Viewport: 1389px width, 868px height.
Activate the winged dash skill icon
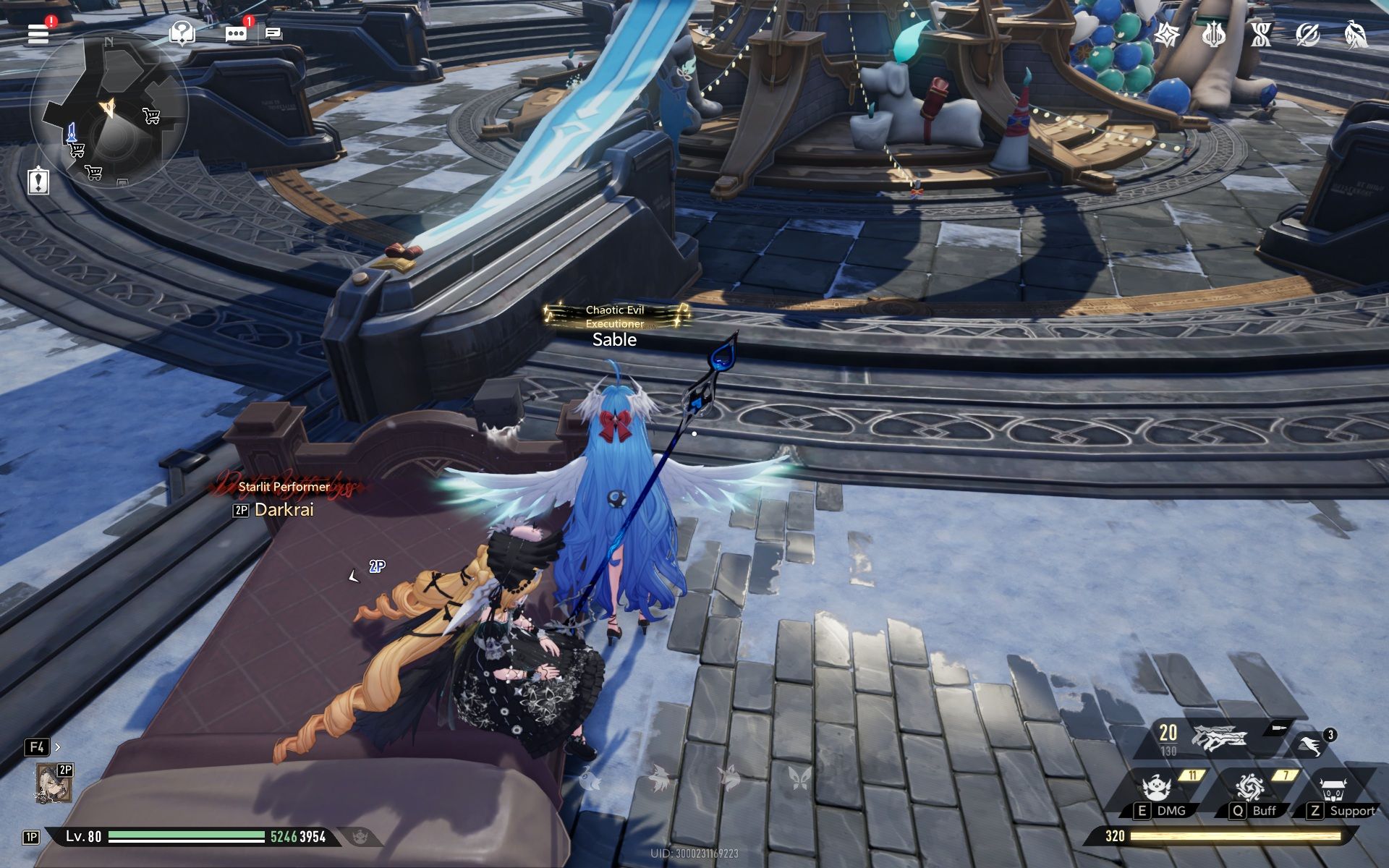(x=1312, y=745)
